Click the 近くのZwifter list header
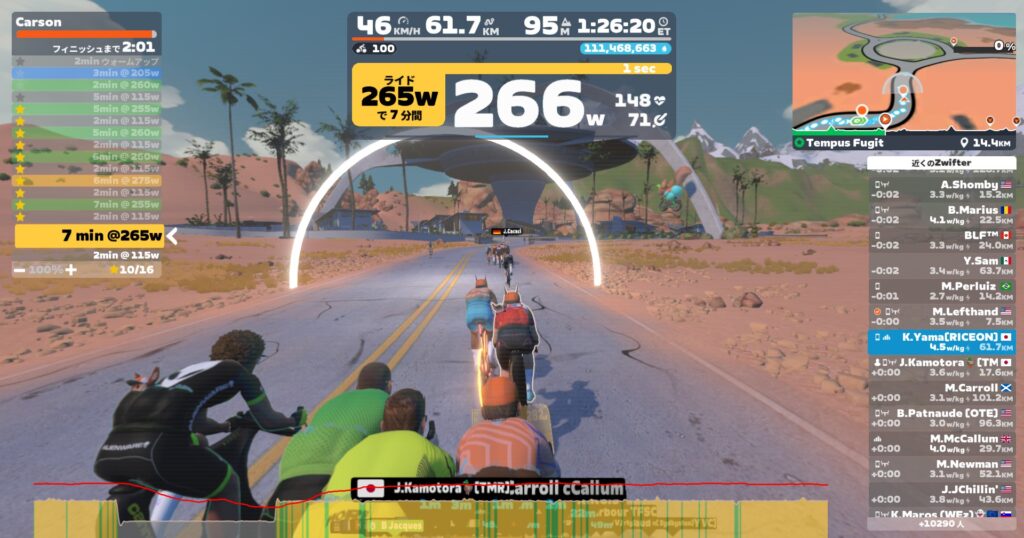The image size is (1024, 538). click(x=941, y=163)
